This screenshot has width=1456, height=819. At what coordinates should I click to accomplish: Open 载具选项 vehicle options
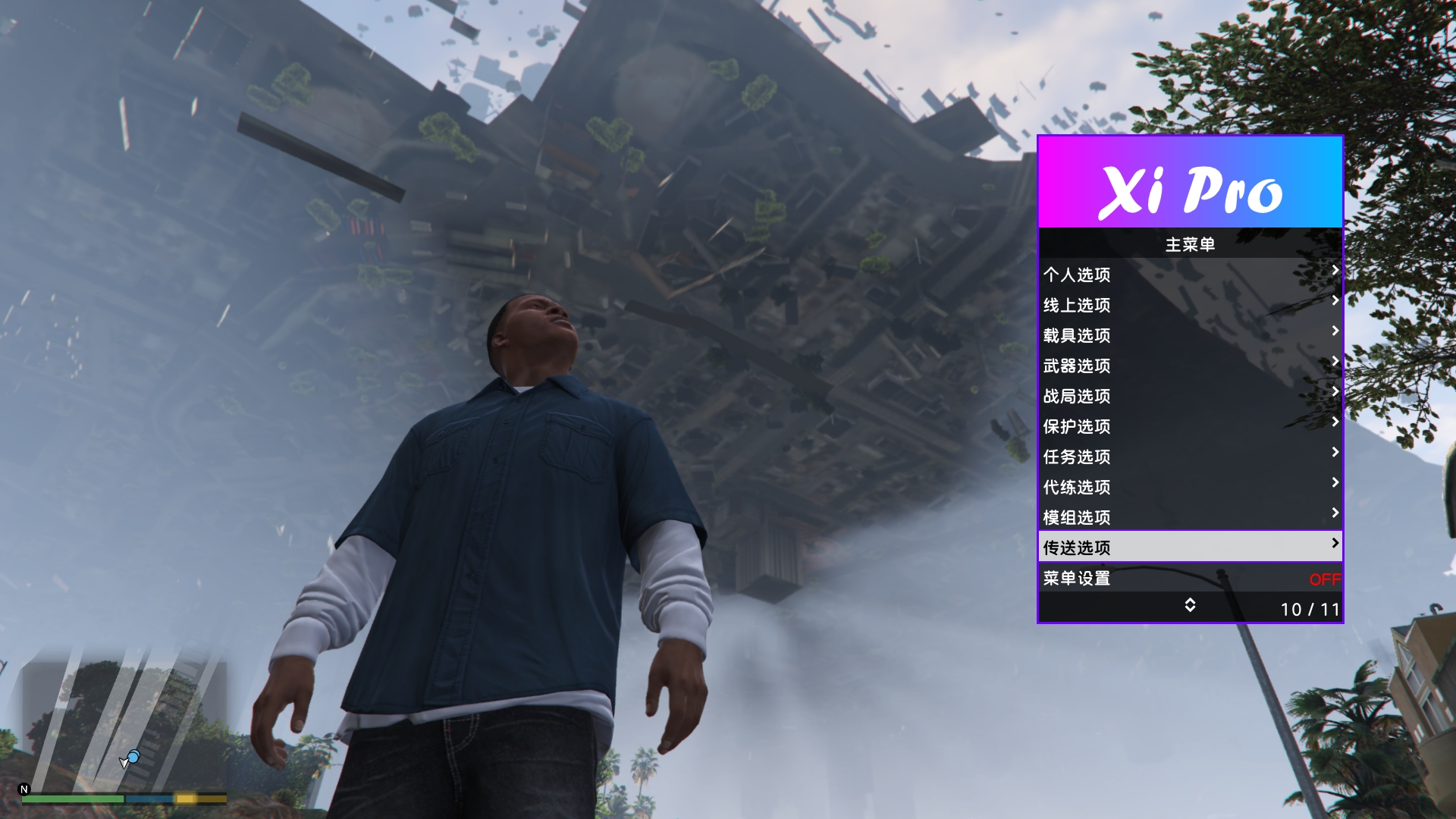1189,334
